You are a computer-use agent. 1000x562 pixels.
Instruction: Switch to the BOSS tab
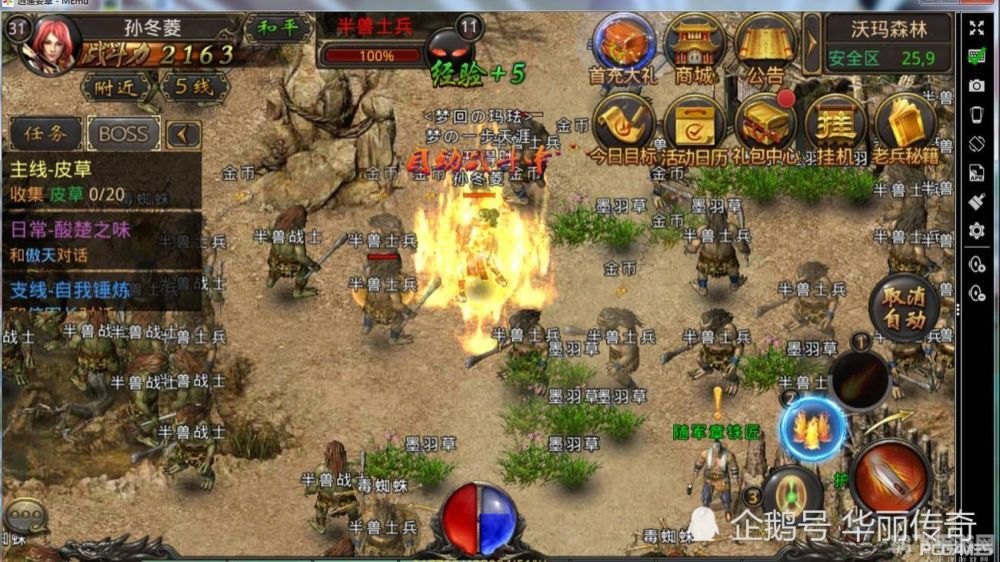(124, 133)
